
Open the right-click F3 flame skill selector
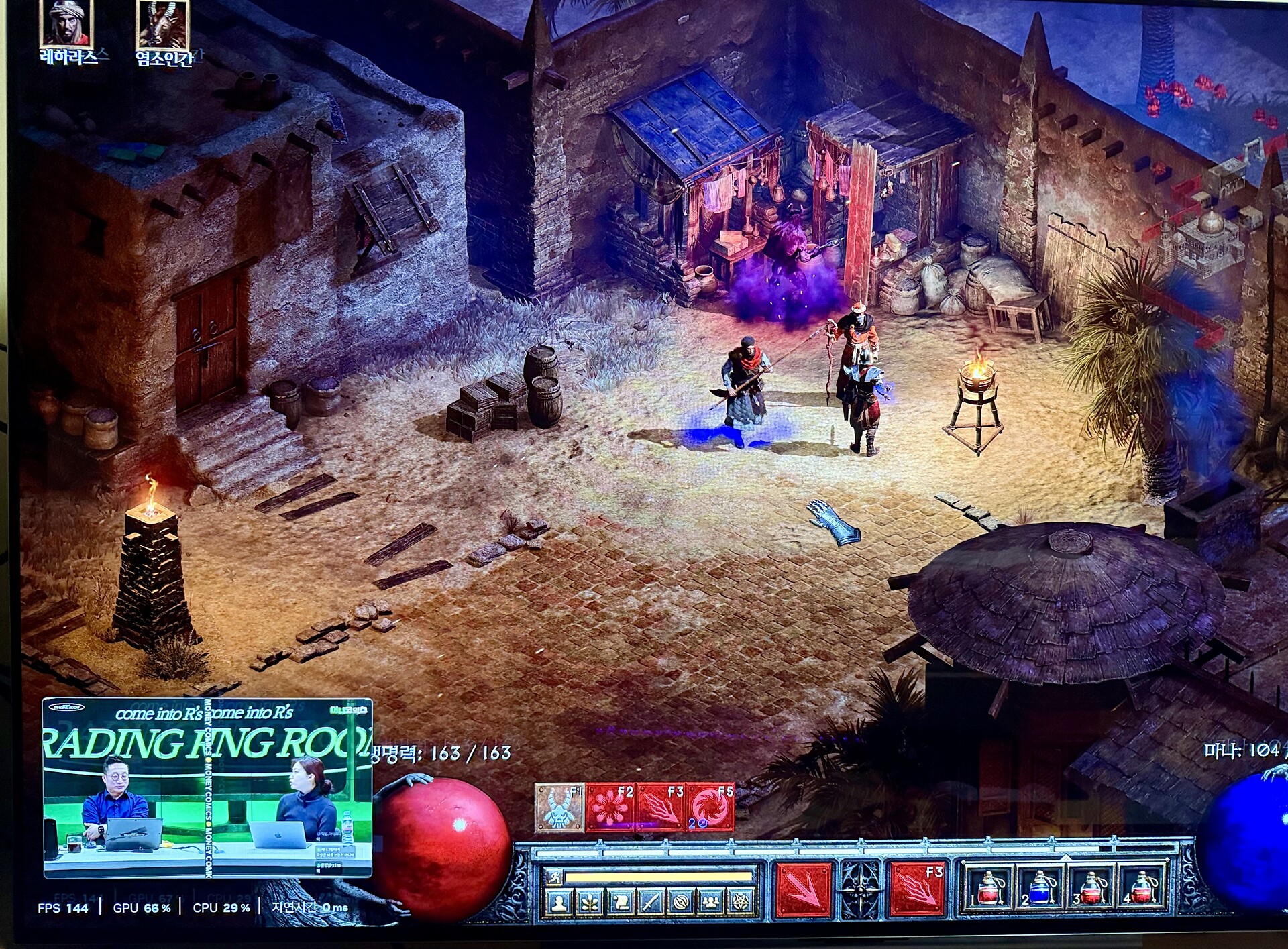tap(917, 890)
